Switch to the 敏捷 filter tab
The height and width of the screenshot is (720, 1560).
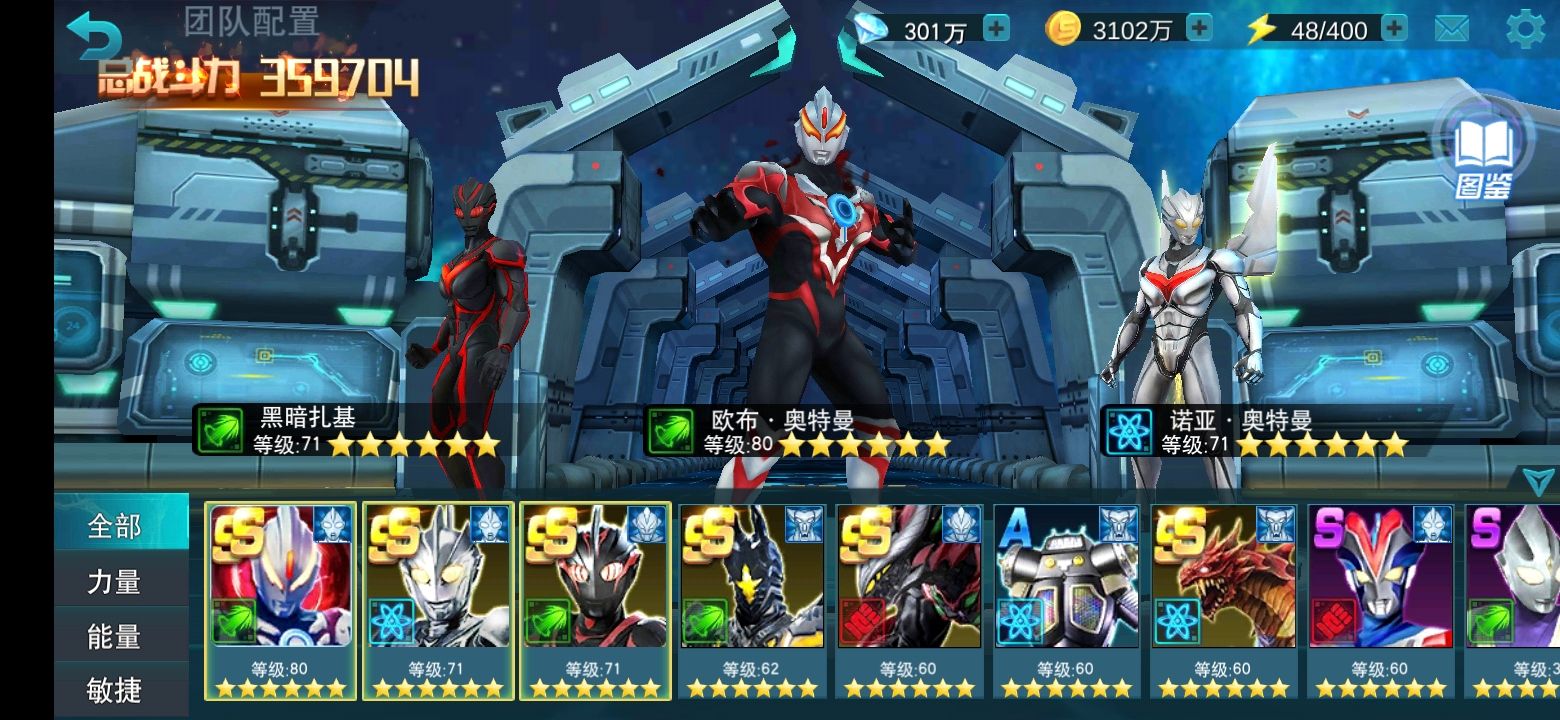pos(120,690)
